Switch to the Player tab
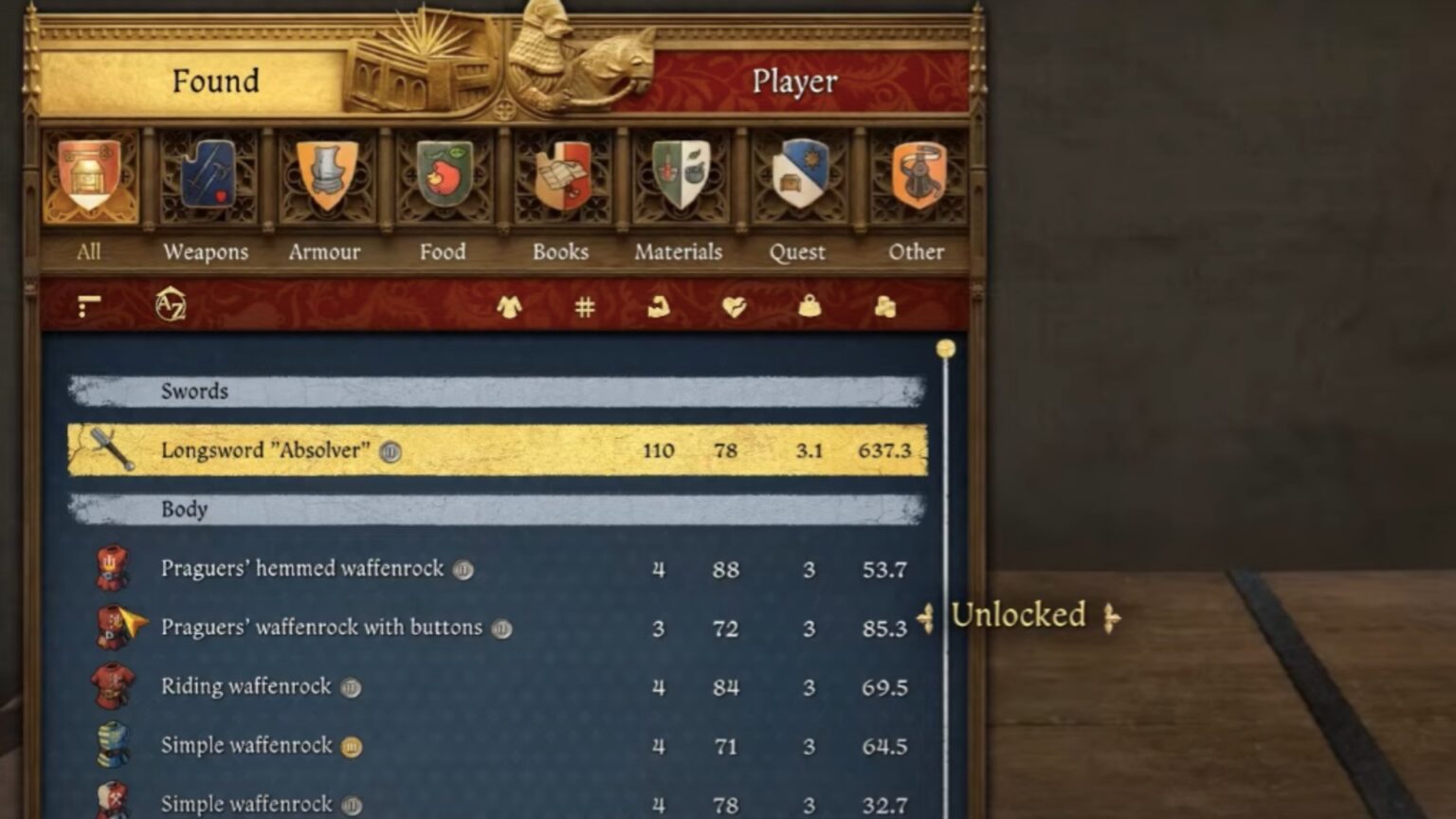Image resolution: width=1456 pixels, height=819 pixels. (794, 82)
